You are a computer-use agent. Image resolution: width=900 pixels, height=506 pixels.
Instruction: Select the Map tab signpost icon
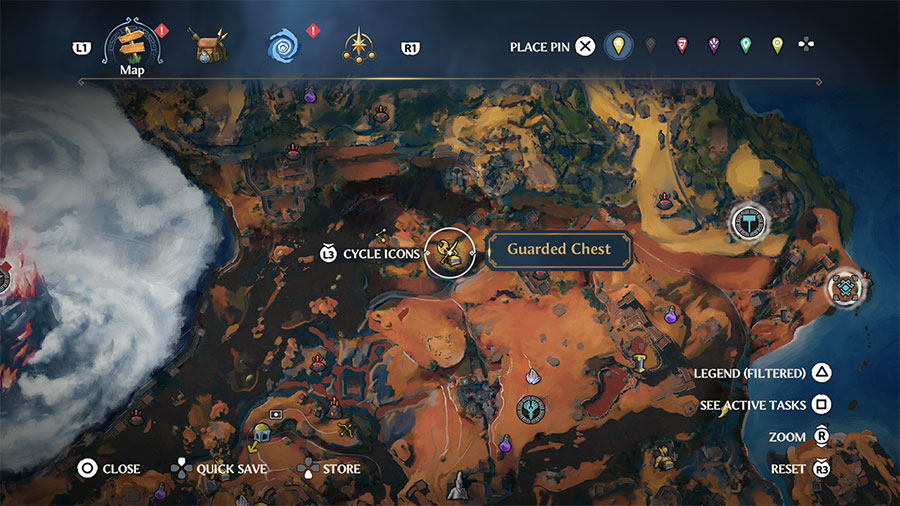[132, 41]
